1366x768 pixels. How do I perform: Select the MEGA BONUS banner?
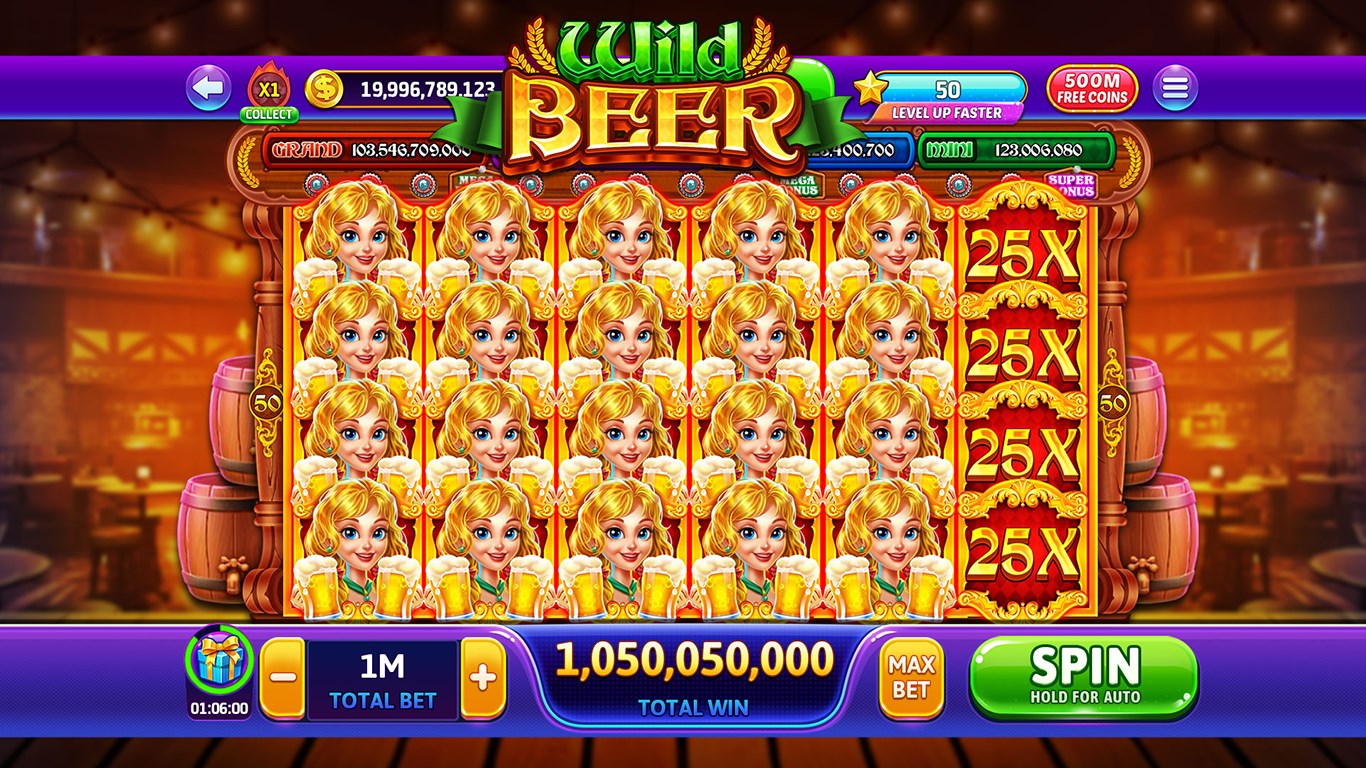click(x=800, y=183)
